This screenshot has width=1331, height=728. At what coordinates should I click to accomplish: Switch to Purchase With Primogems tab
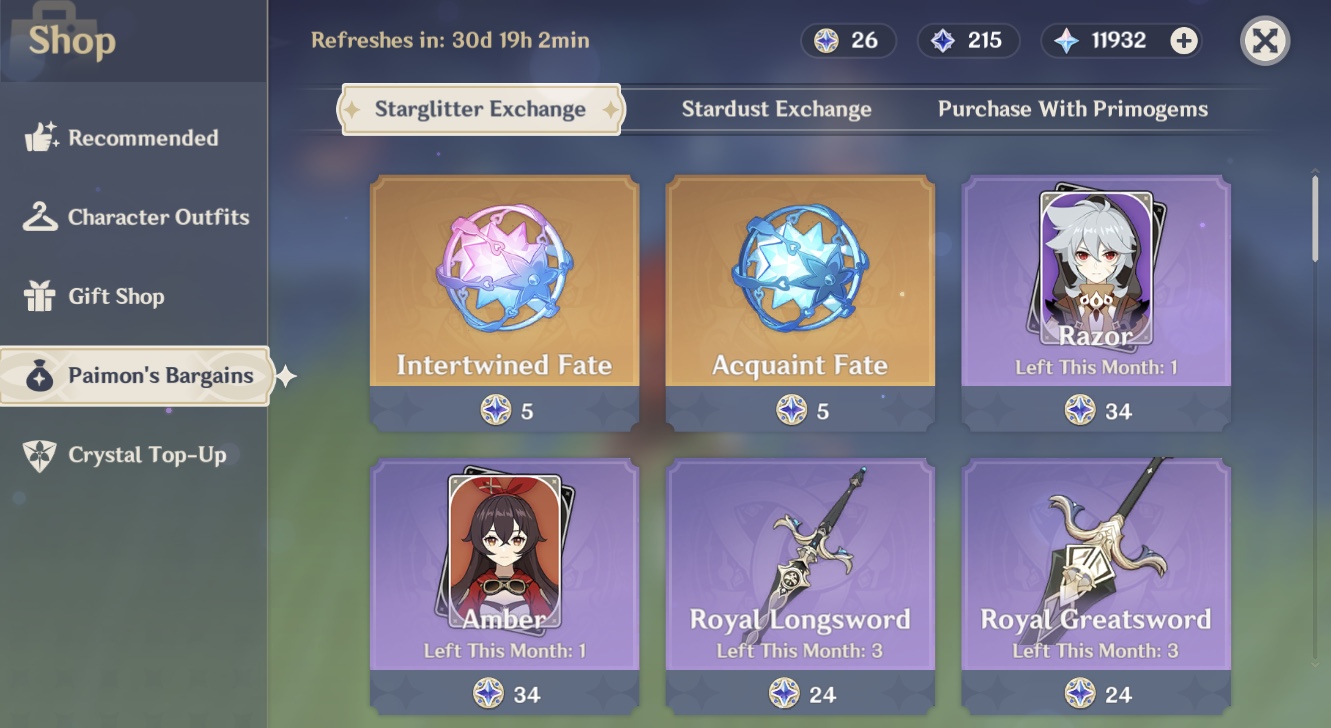tap(1072, 109)
